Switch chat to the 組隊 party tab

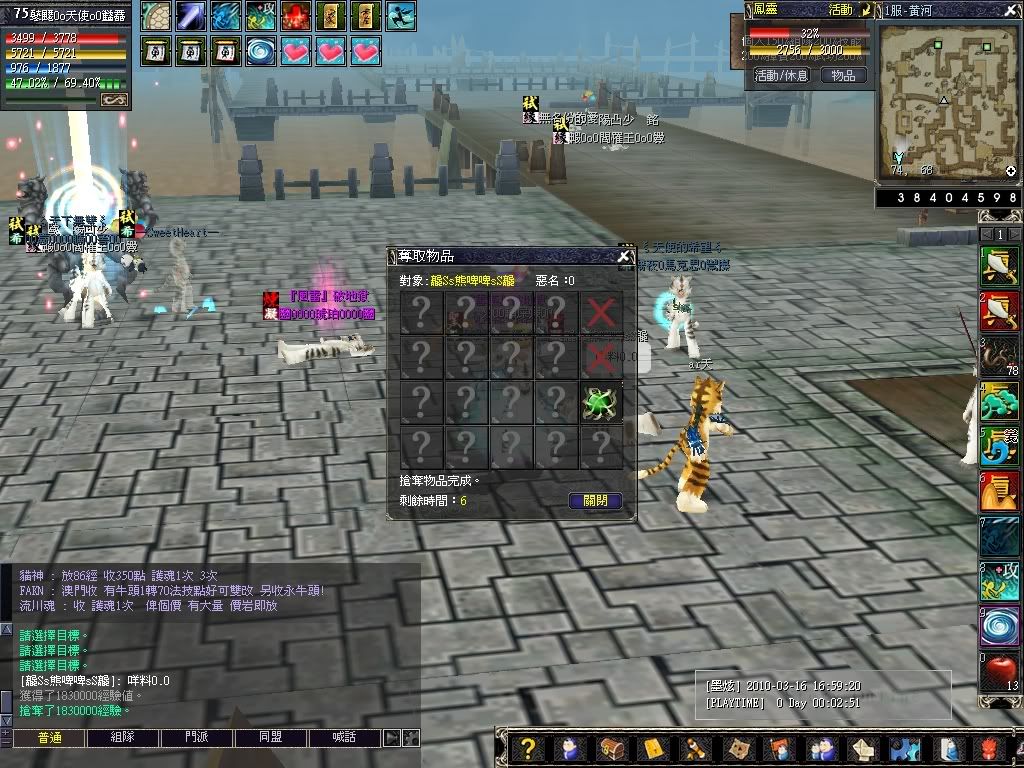123,738
